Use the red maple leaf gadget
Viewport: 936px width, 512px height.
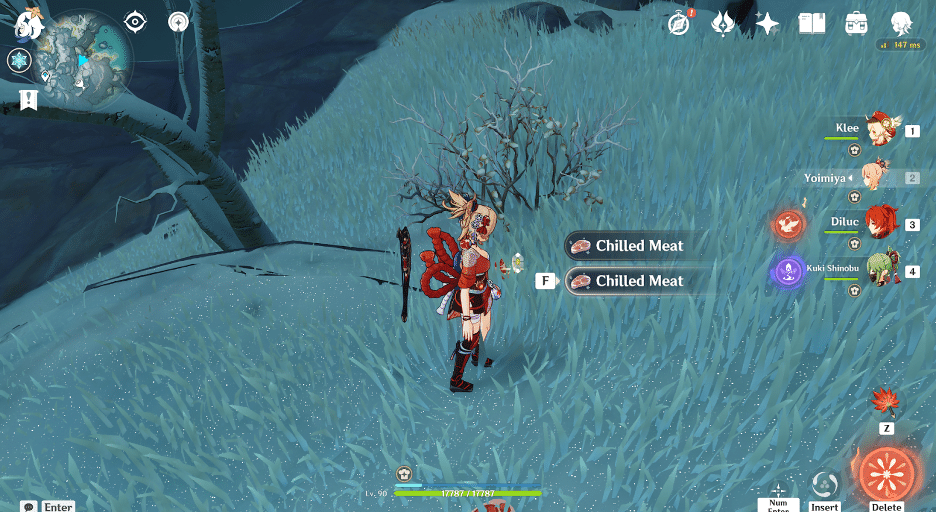point(886,402)
